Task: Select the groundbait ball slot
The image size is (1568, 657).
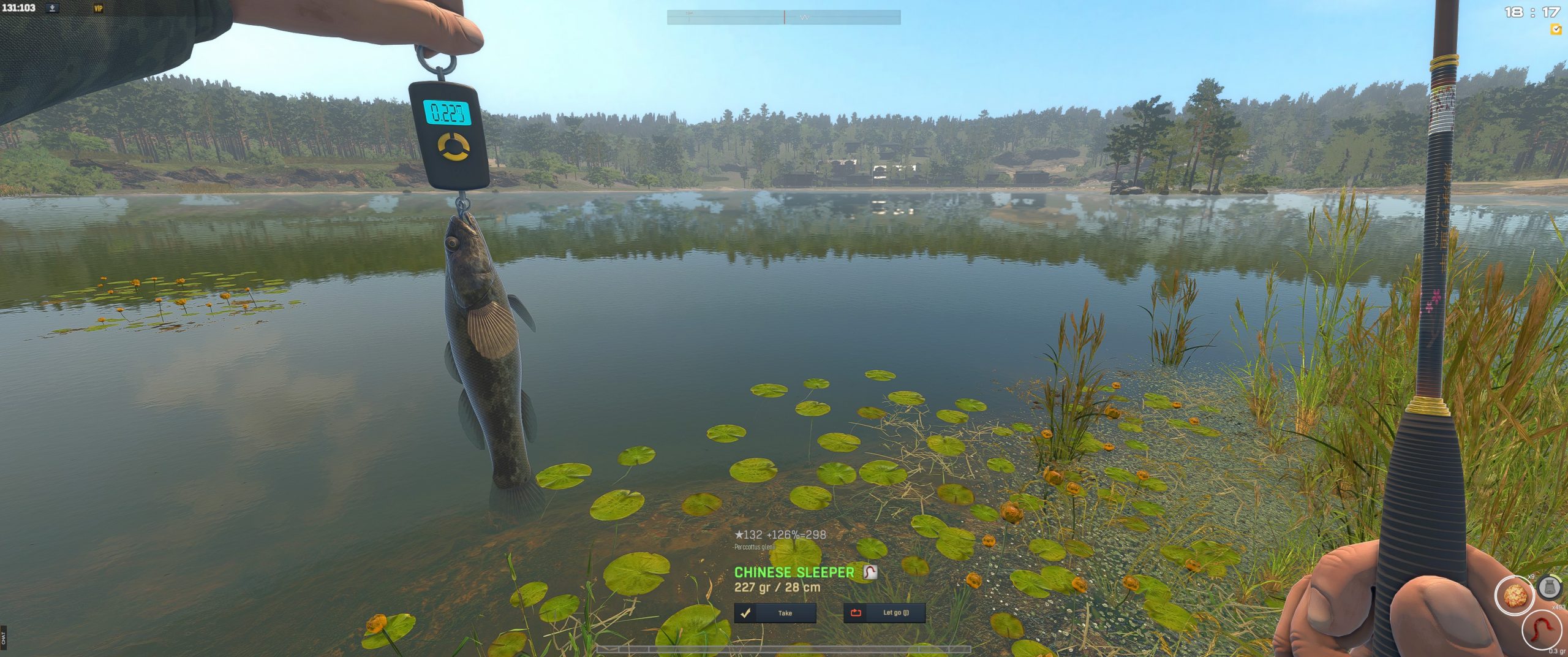Action: (1515, 594)
